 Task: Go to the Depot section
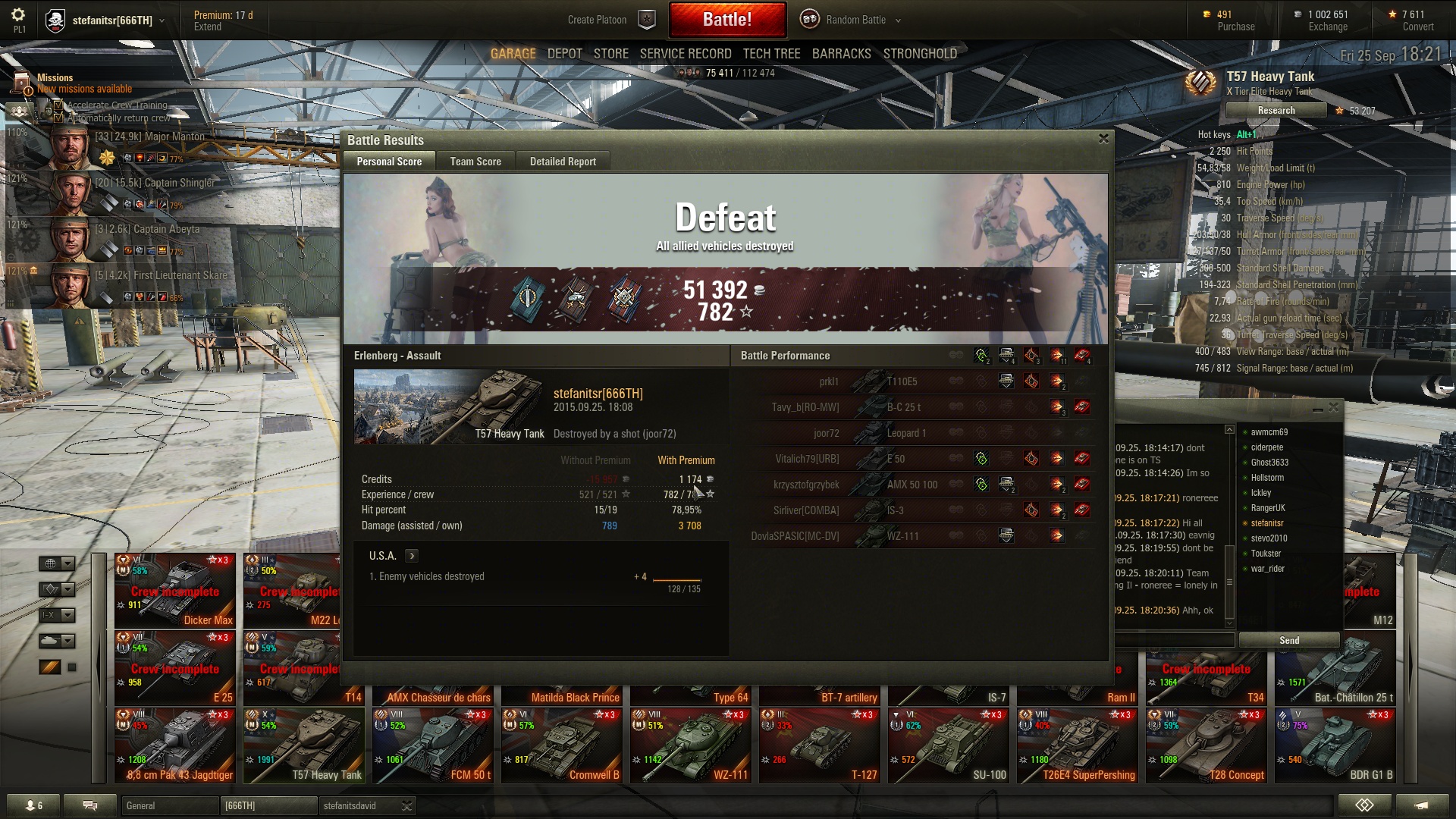(x=565, y=54)
